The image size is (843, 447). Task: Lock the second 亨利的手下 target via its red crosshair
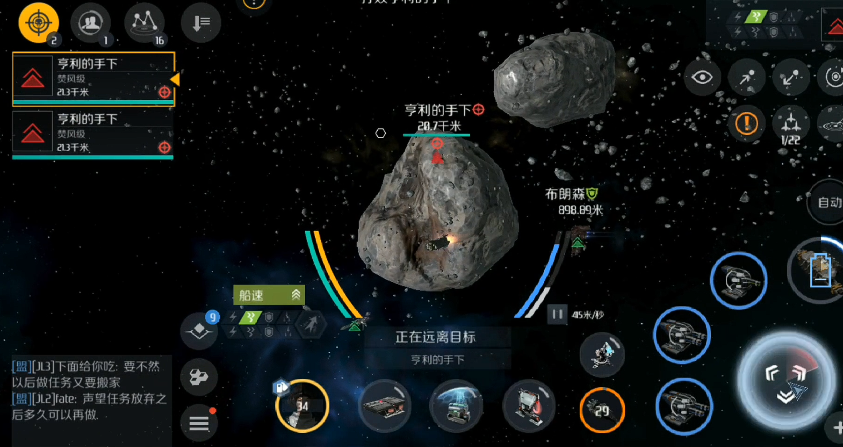[x=165, y=147]
